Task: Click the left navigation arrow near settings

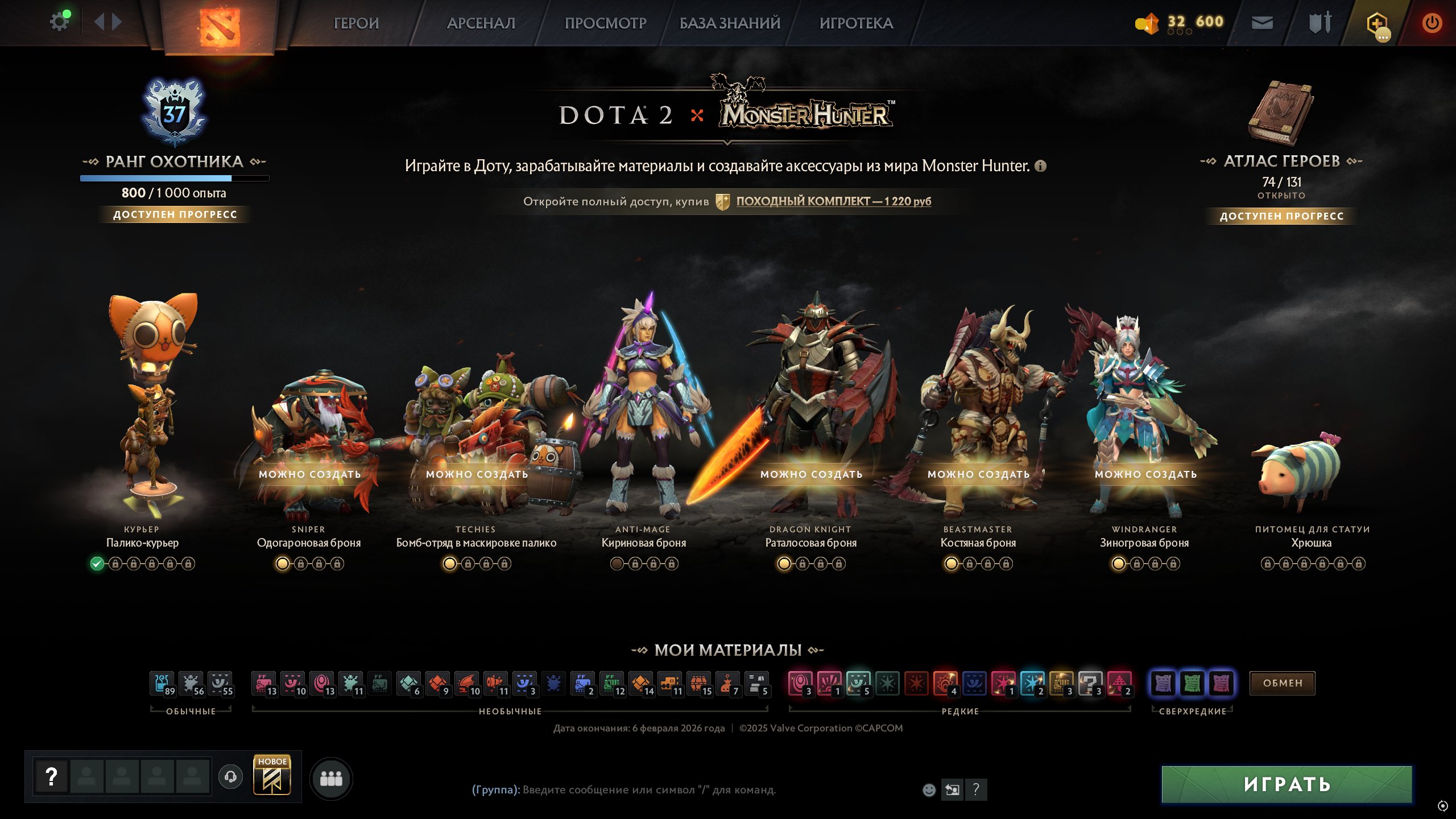Action: (100, 22)
